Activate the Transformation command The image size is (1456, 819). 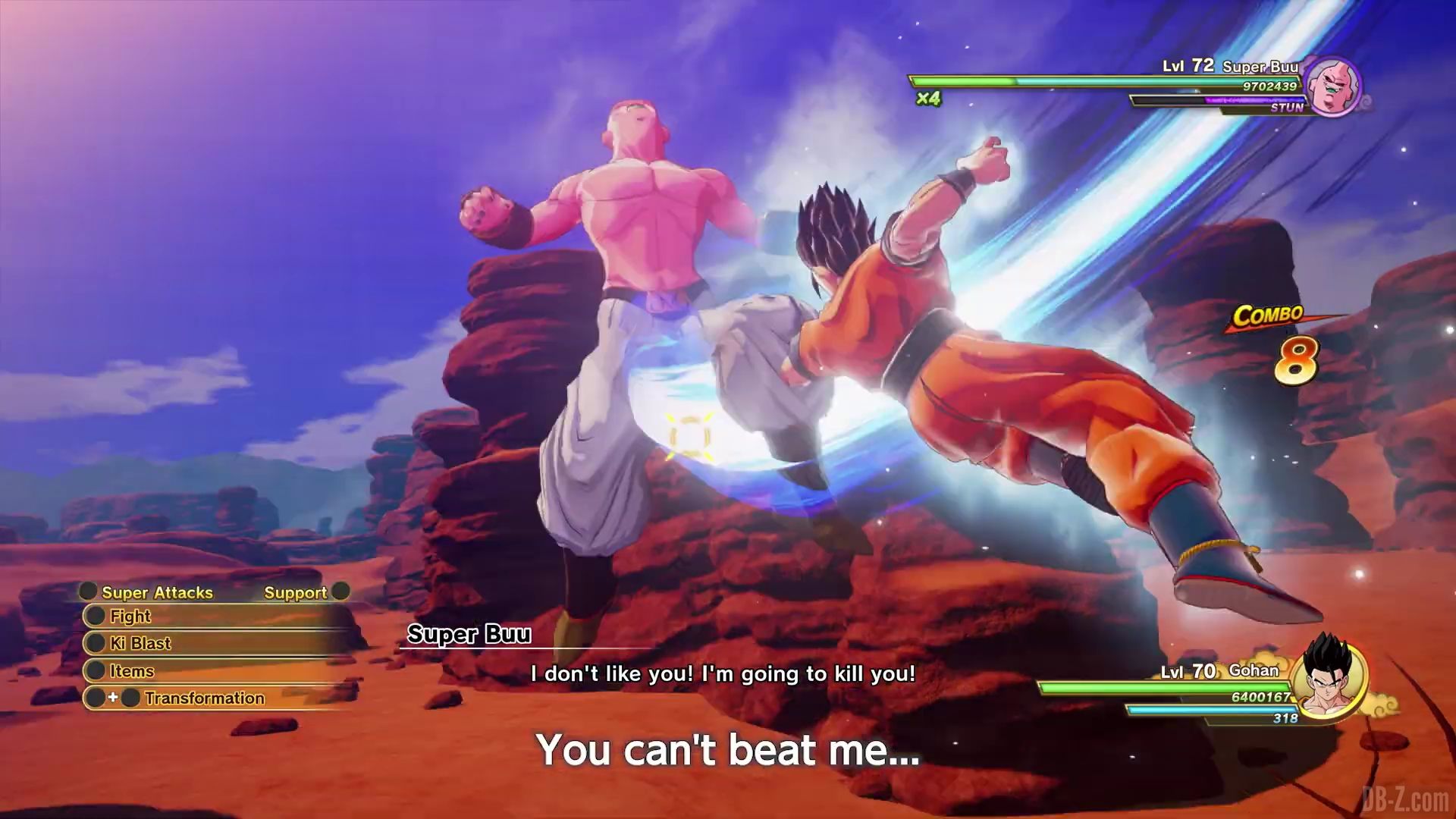[x=204, y=698]
